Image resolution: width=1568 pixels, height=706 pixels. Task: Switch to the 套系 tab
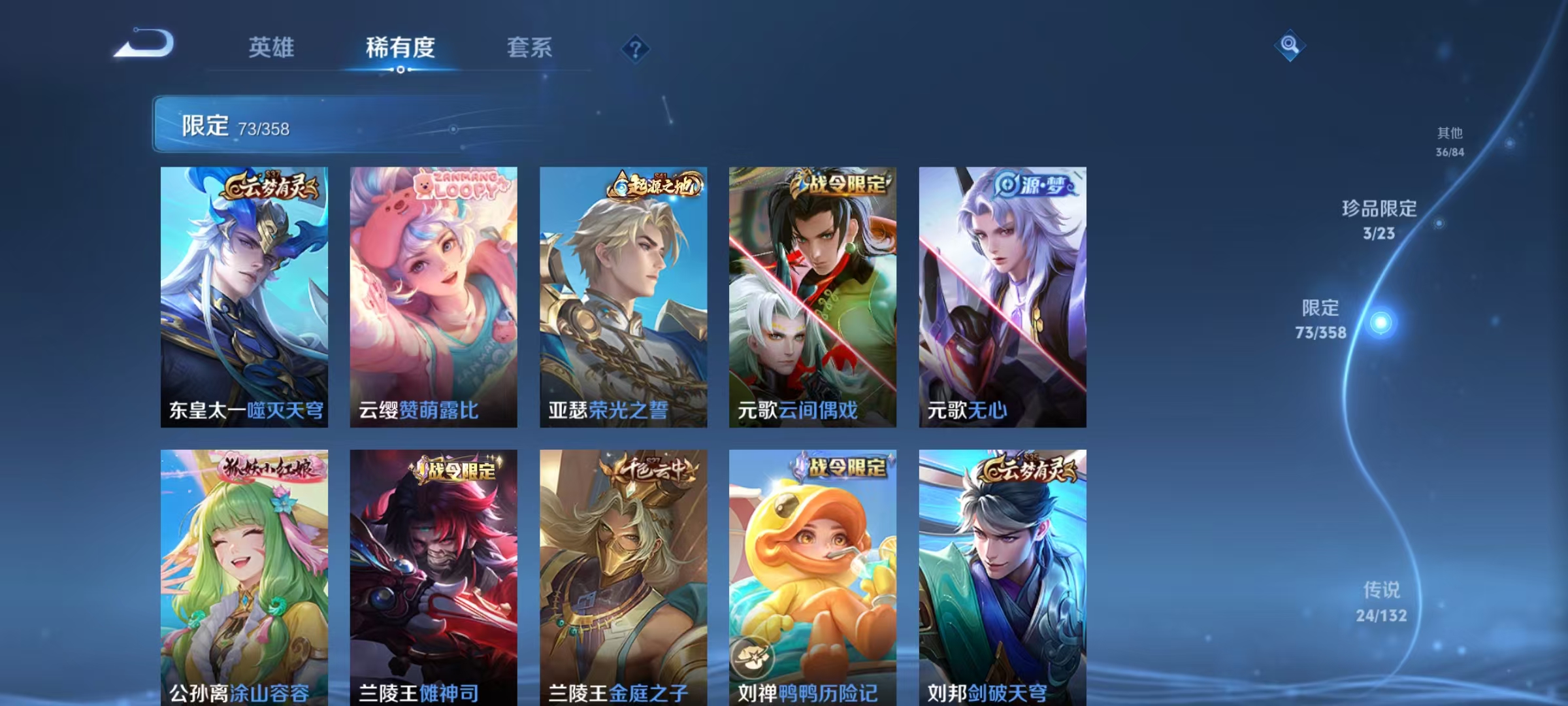[530, 47]
